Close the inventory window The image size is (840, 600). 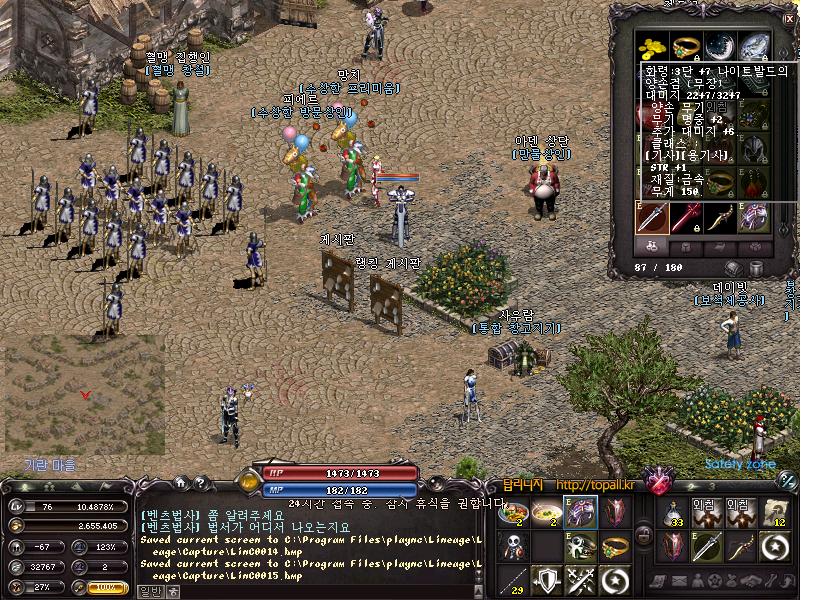789,18
